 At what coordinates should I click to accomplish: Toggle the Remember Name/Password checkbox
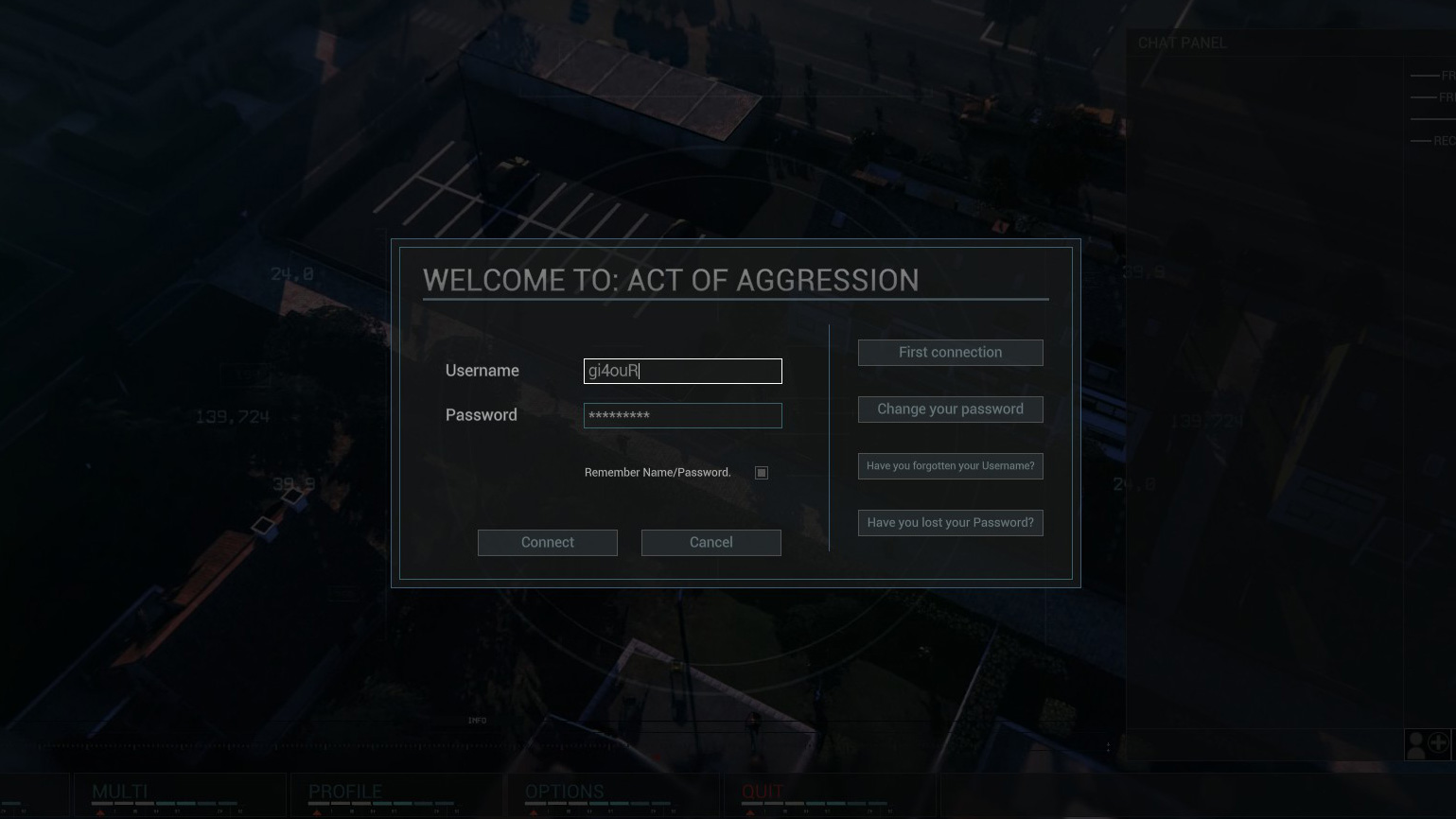tap(762, 473)
